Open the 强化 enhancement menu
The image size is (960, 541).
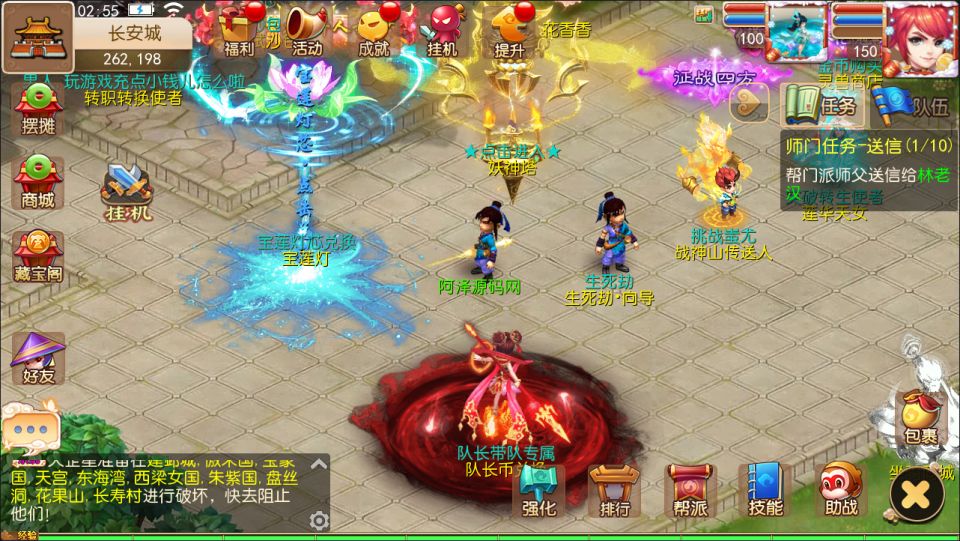click(541, 492)
